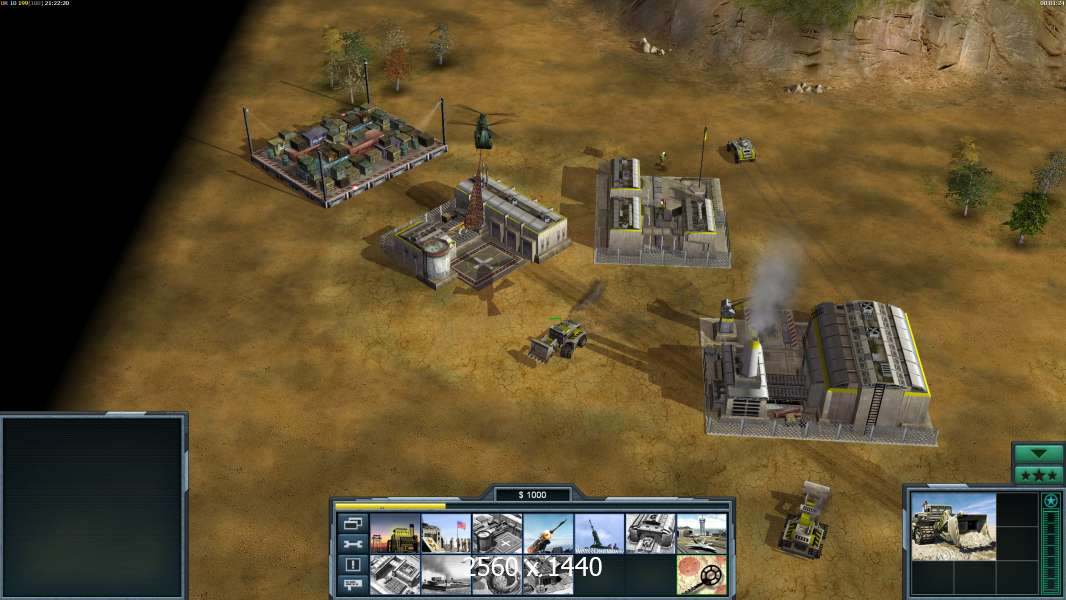The height and width of the screenshot is (600, 1066).
Task: Select the missile launch defense icon
Action: 548,533
